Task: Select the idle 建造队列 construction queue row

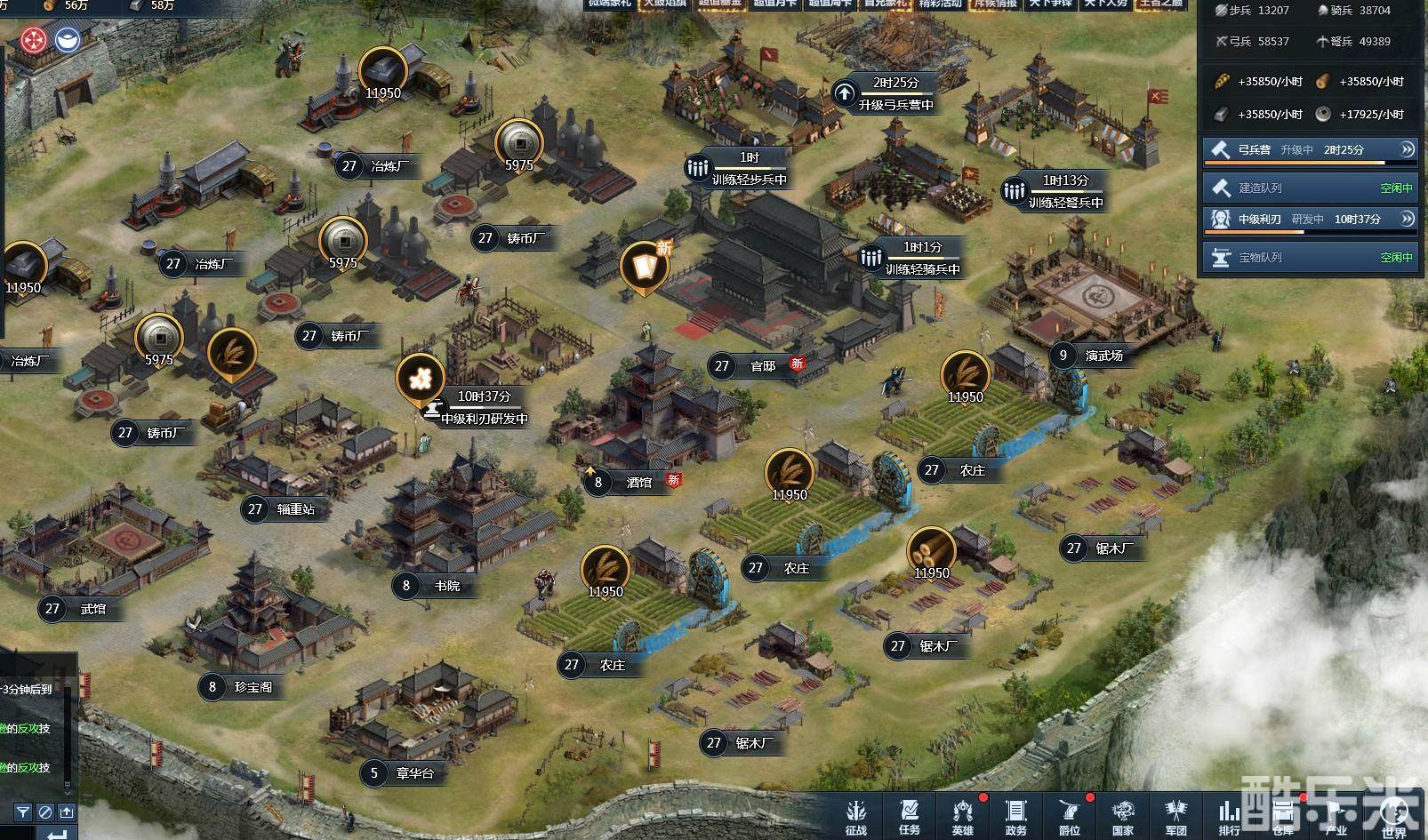Action: coord(1308,188)
